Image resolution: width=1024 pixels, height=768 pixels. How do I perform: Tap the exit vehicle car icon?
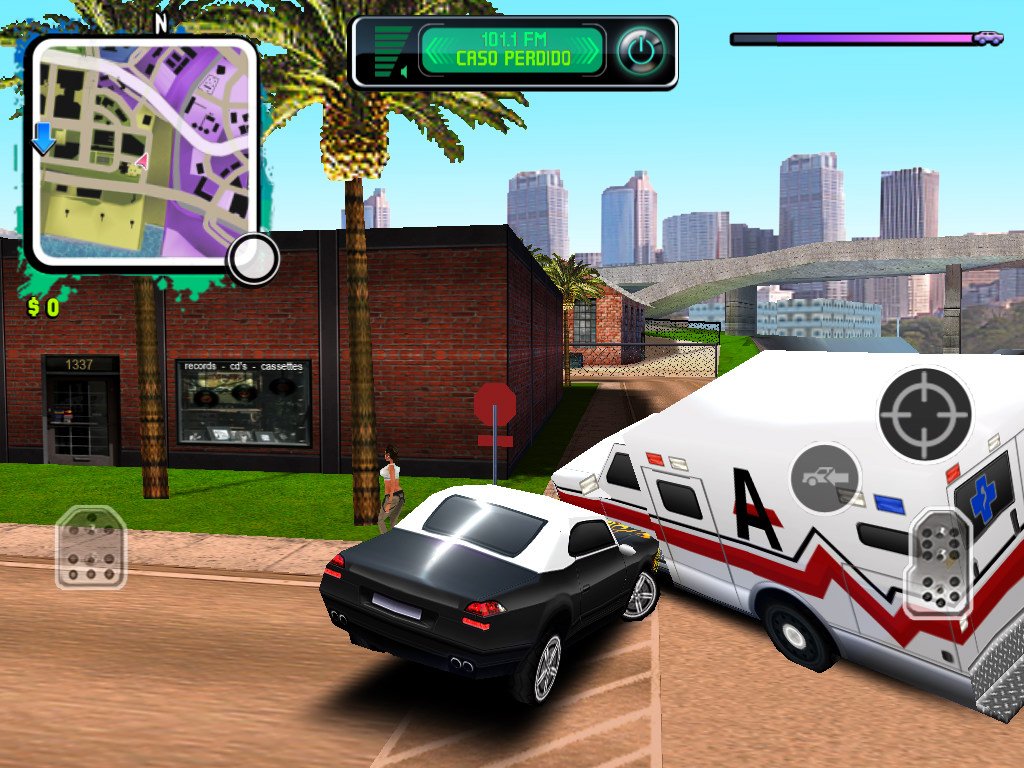[x=826, y=478]
